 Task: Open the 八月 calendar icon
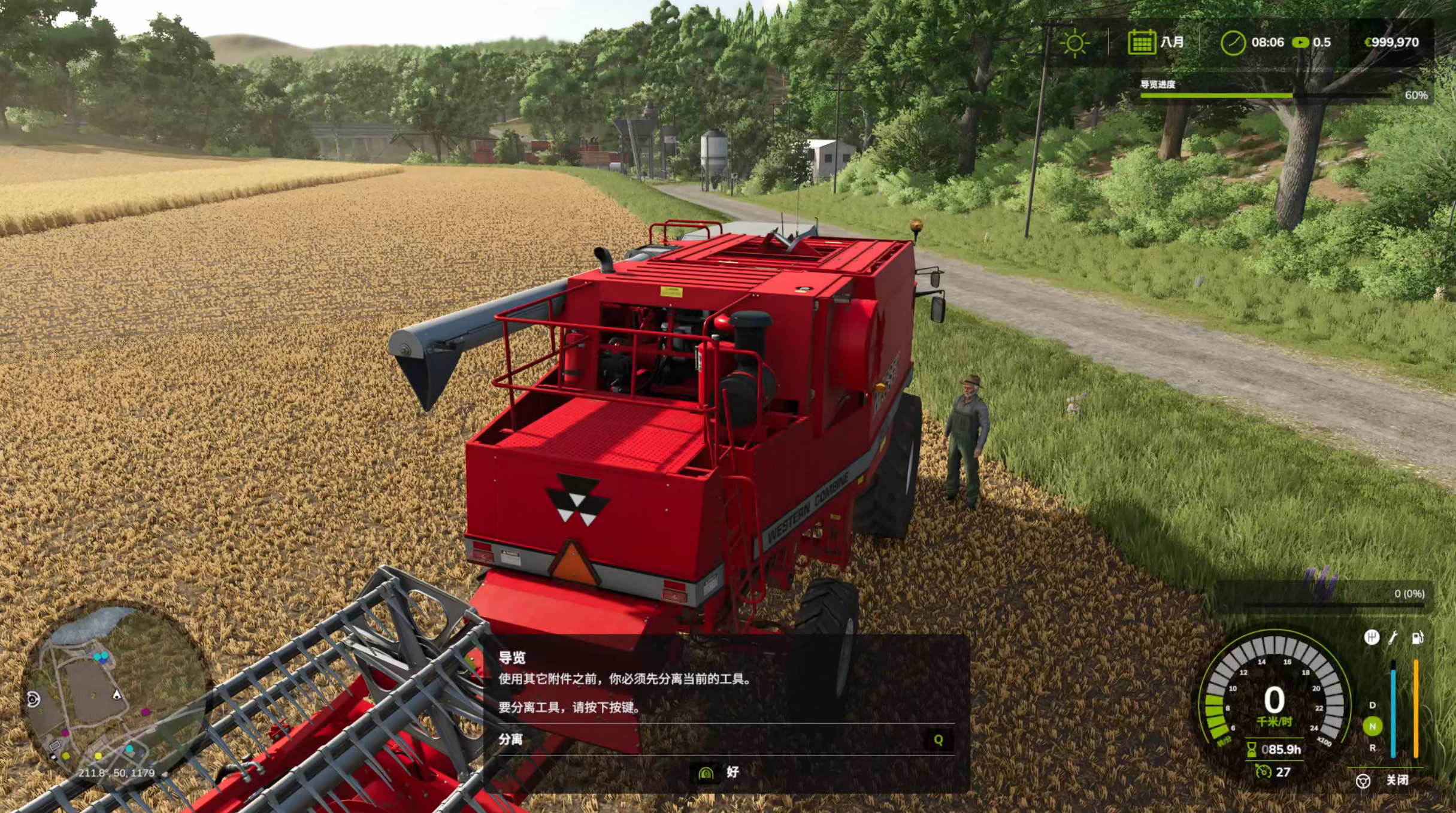[1142, 43]
